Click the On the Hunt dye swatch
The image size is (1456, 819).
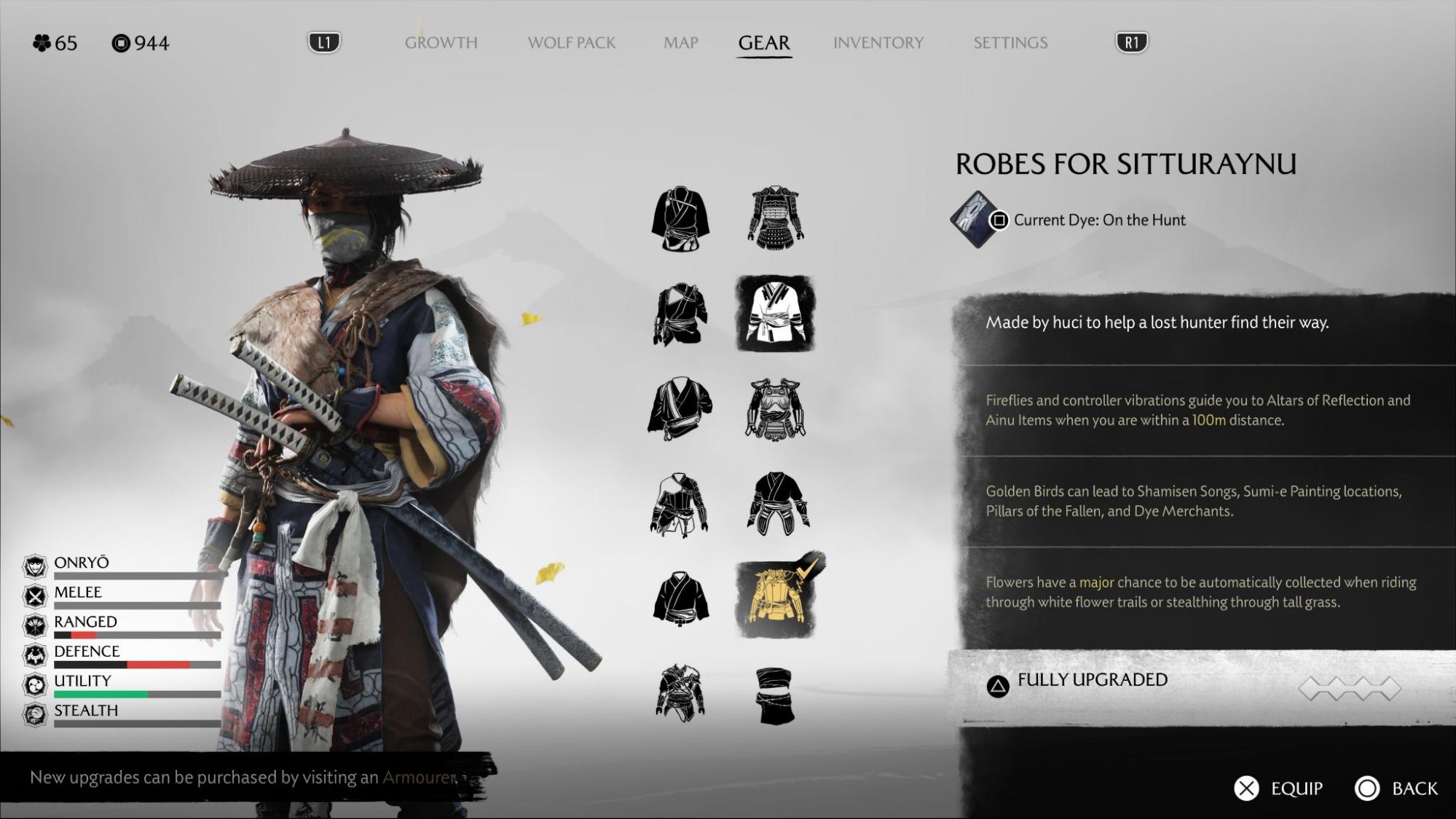tap(974, 219)
